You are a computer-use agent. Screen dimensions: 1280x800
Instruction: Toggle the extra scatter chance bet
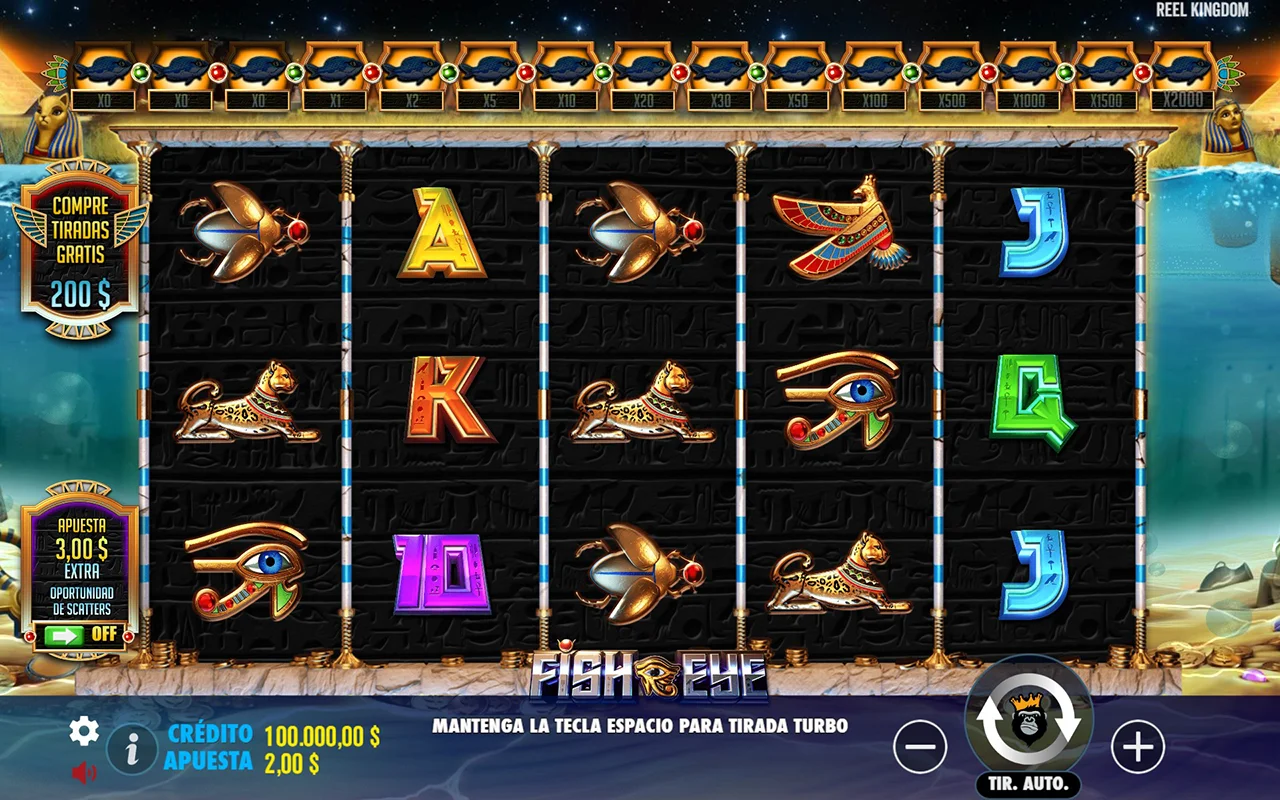point(80,634)
